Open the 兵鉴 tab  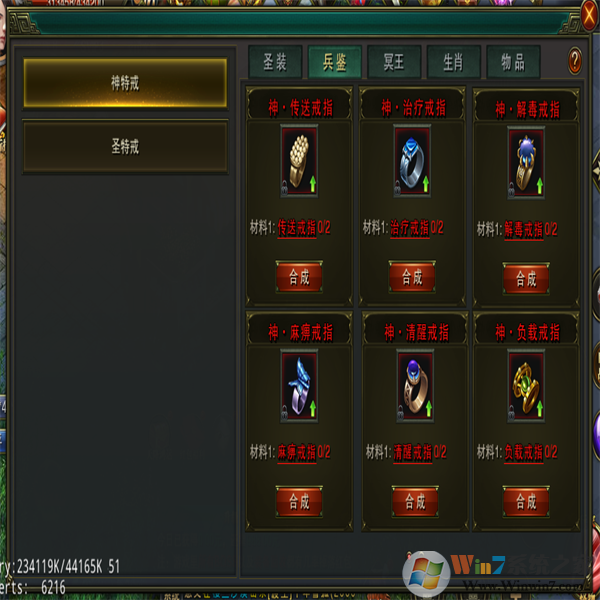[334, 62]
